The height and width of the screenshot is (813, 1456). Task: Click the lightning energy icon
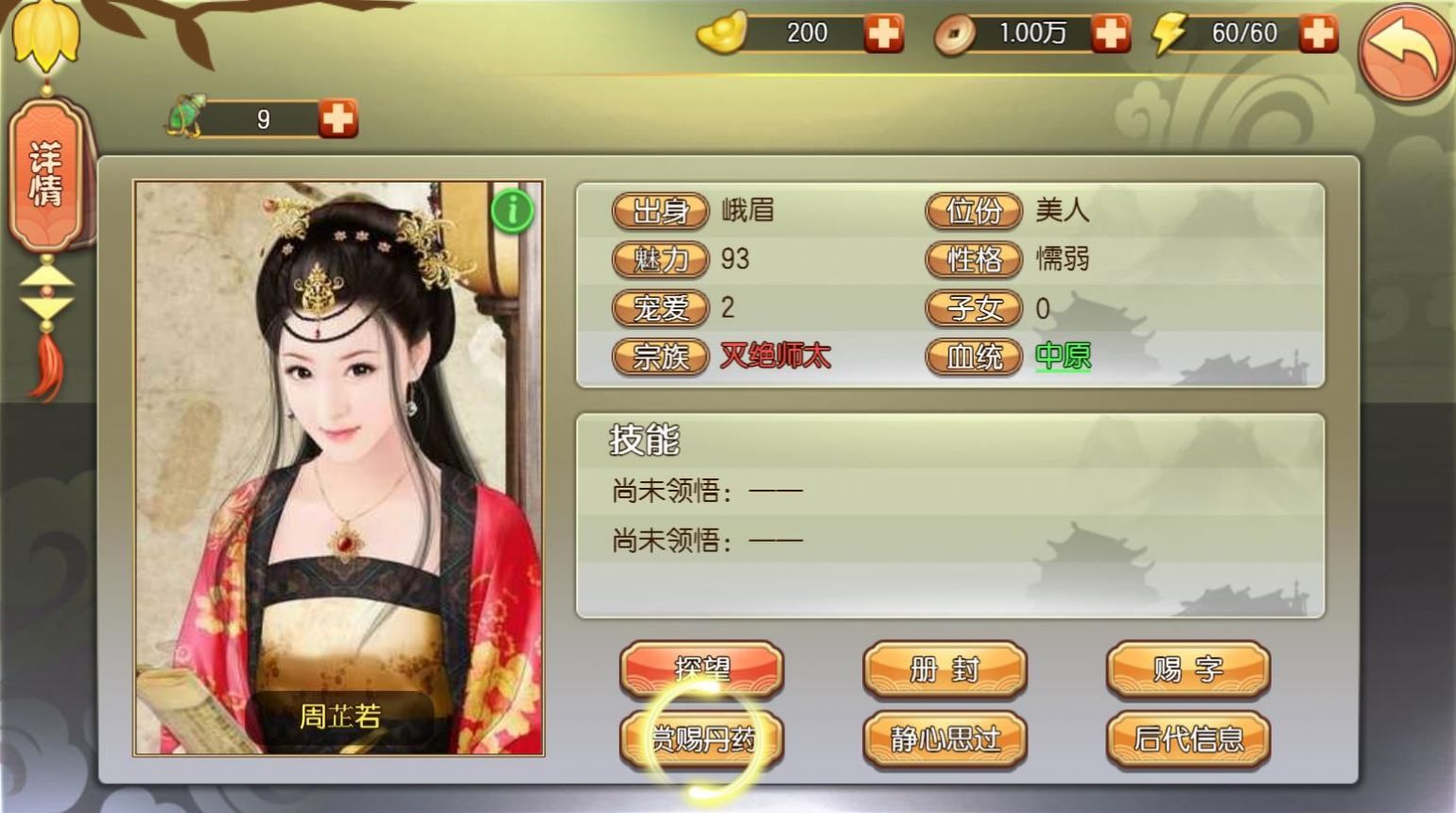[x=1170, y=34]
